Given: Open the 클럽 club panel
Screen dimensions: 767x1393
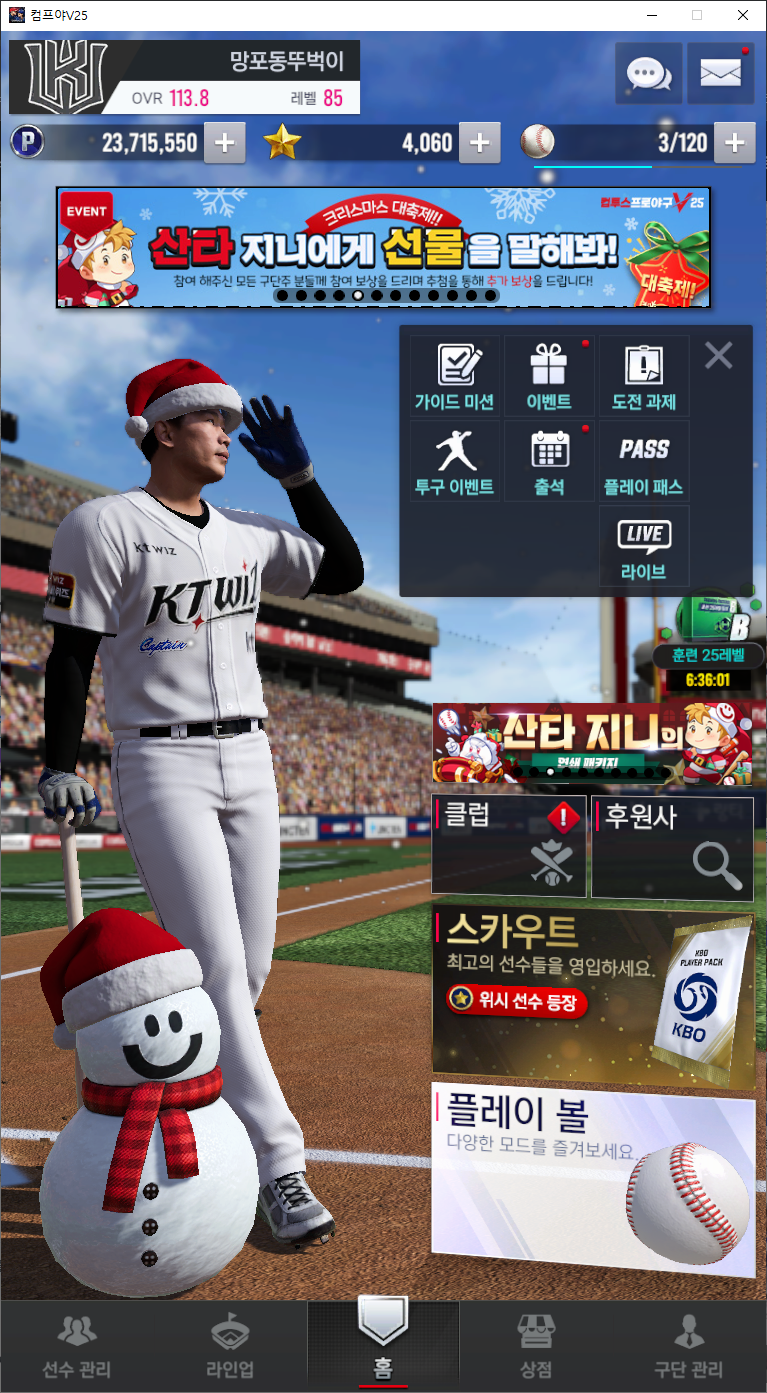Looking at the screenshot, I should (x=509, y=846).
